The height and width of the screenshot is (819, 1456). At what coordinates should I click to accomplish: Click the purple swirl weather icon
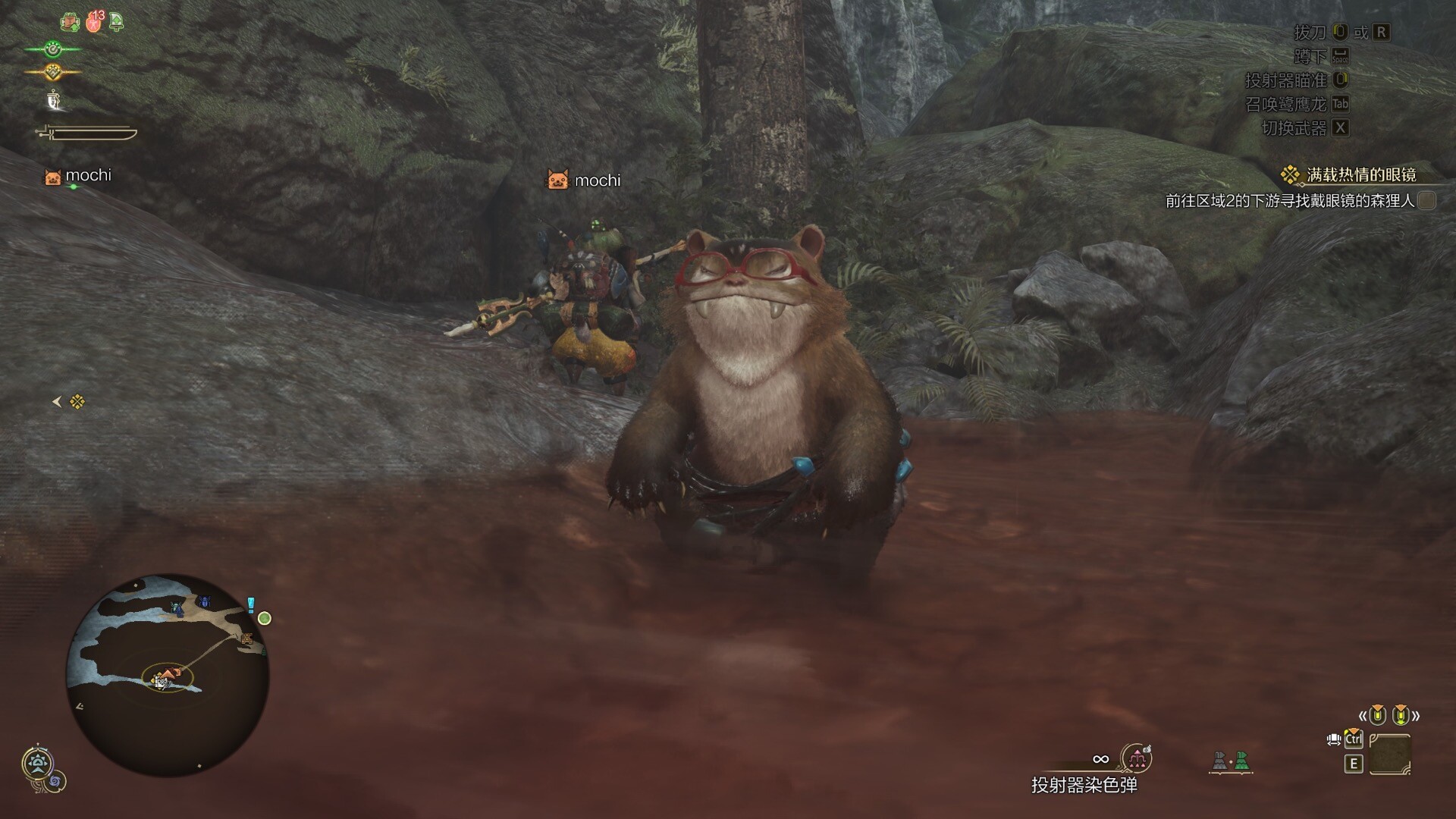point(55,780)
